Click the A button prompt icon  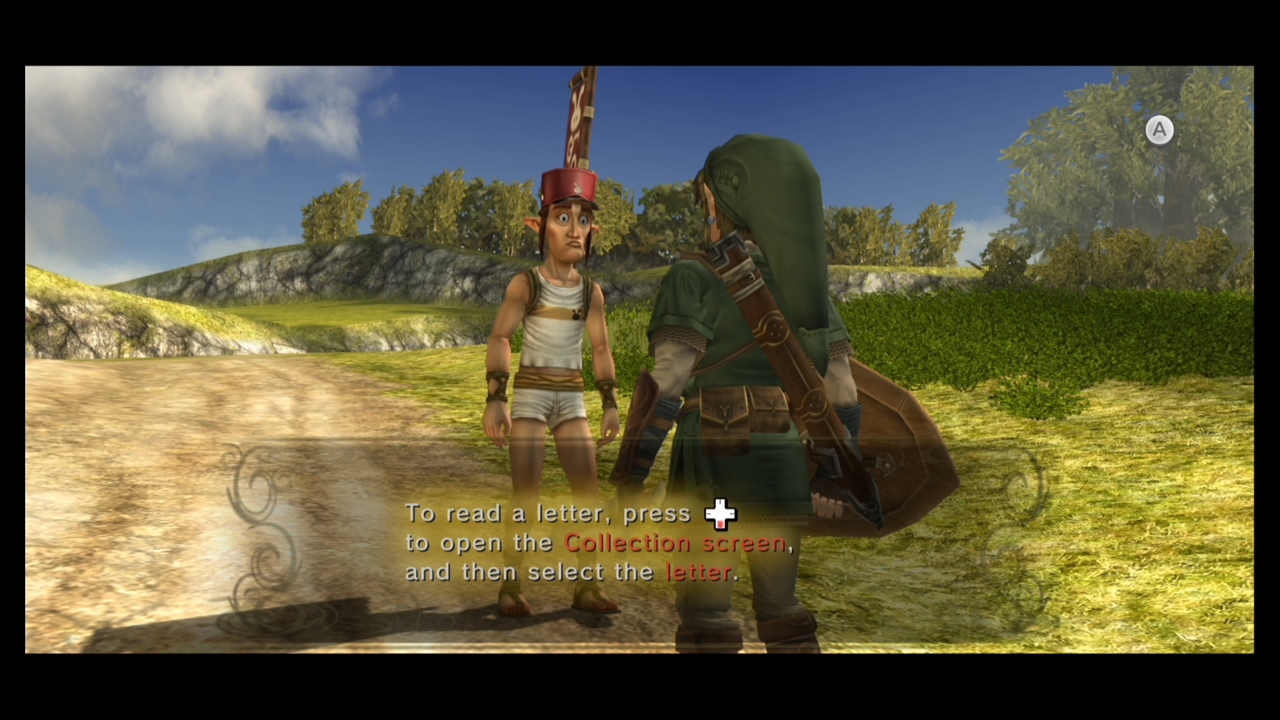click(1159, 130)
